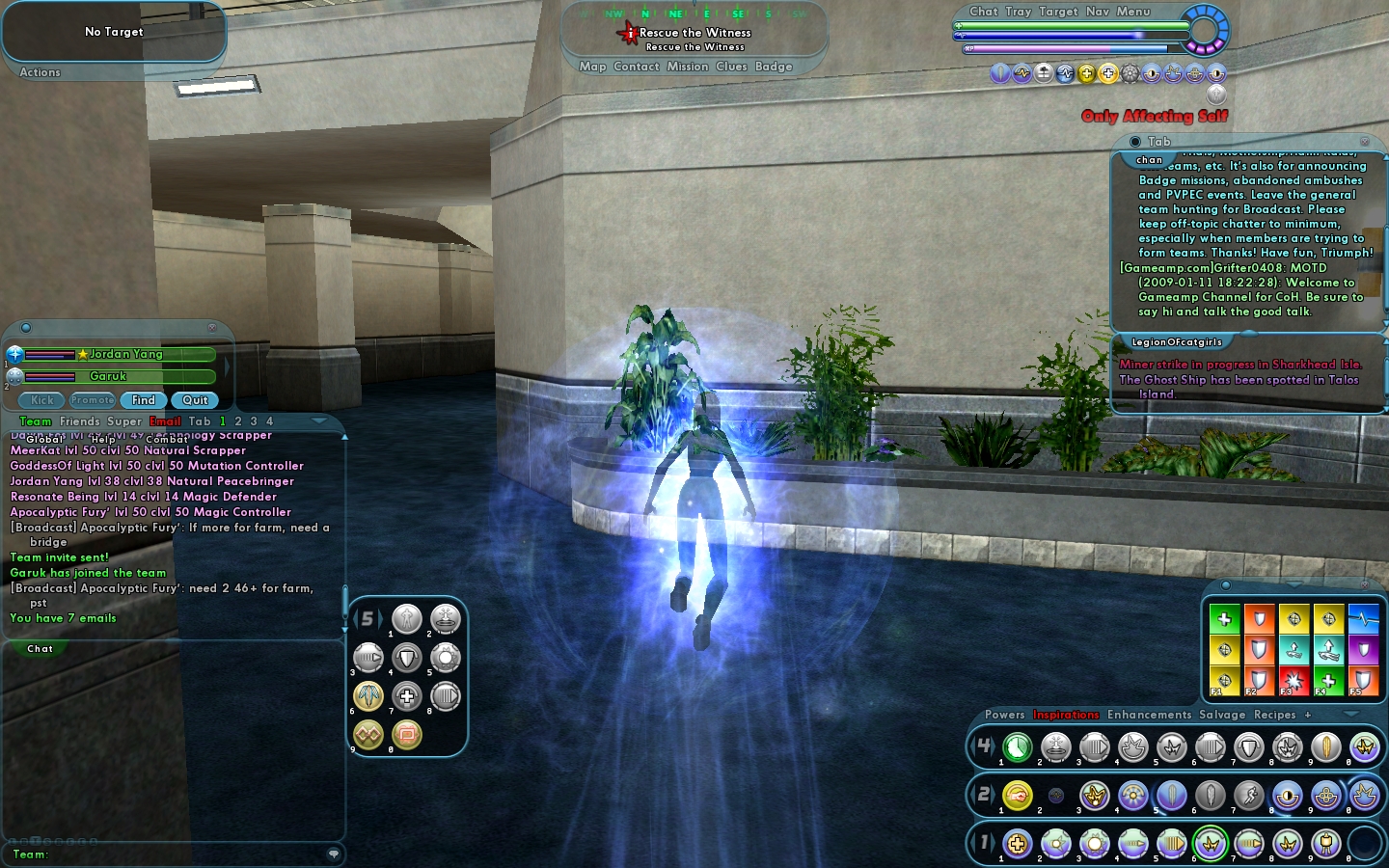
Task: Toggle the Chat window from top menu
Action: coord(984,12)
